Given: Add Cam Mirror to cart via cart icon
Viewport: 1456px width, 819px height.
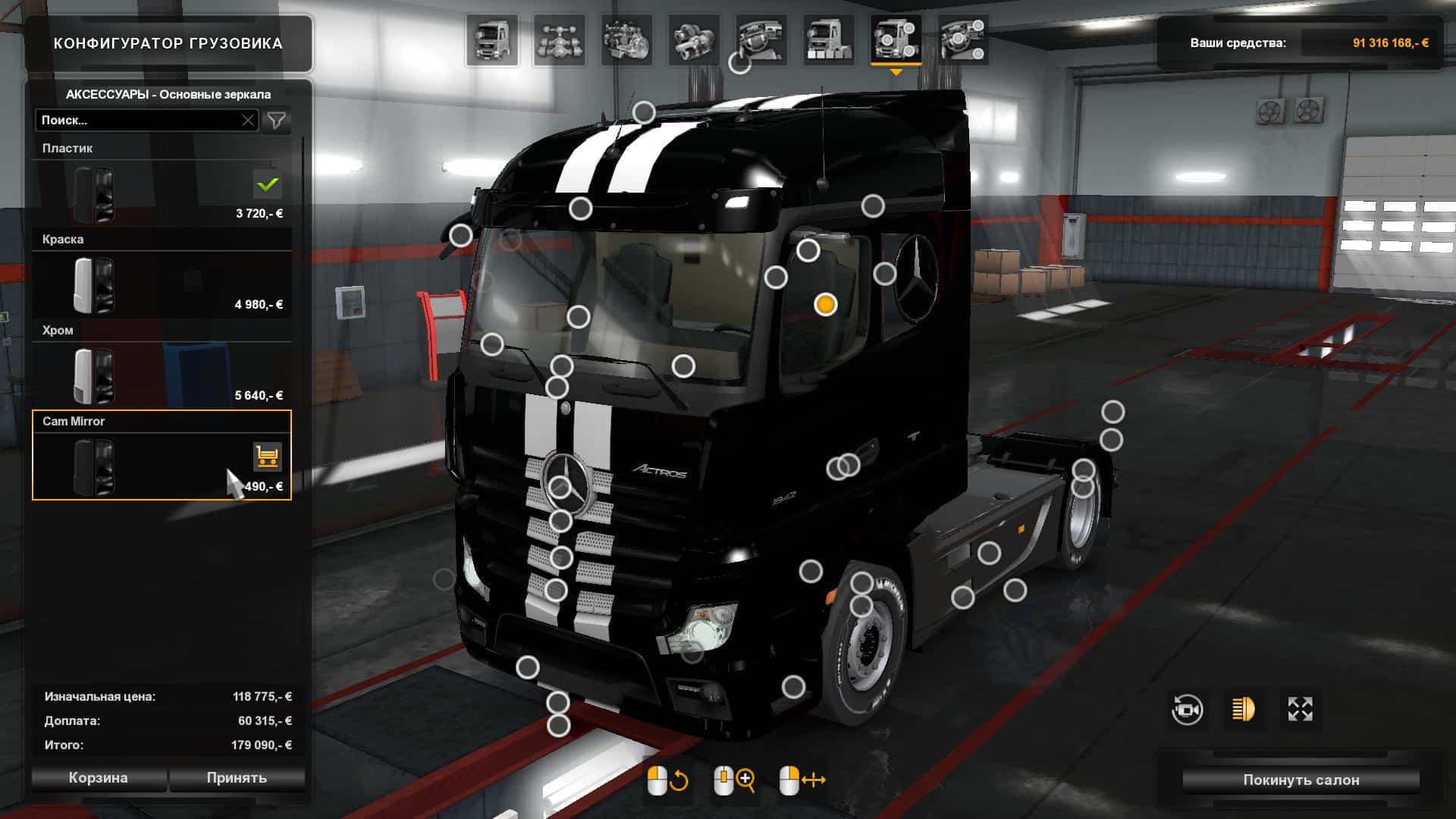Looking at the screenshot, I should click(x=267, y=457).
